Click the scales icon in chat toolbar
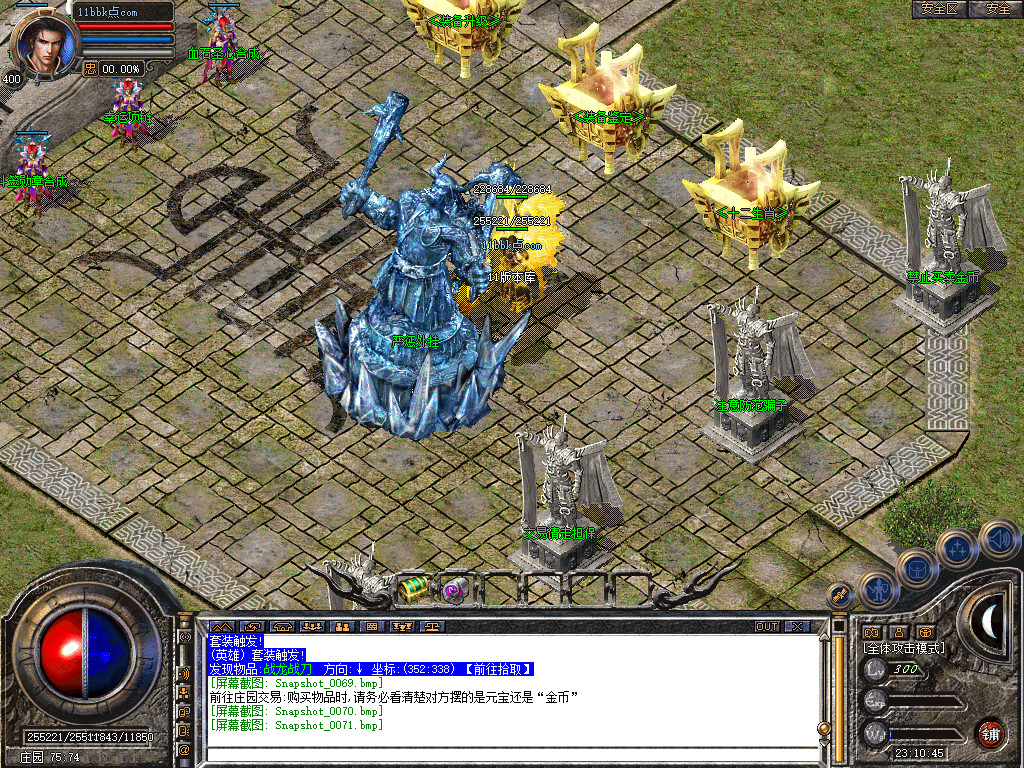 435,627
